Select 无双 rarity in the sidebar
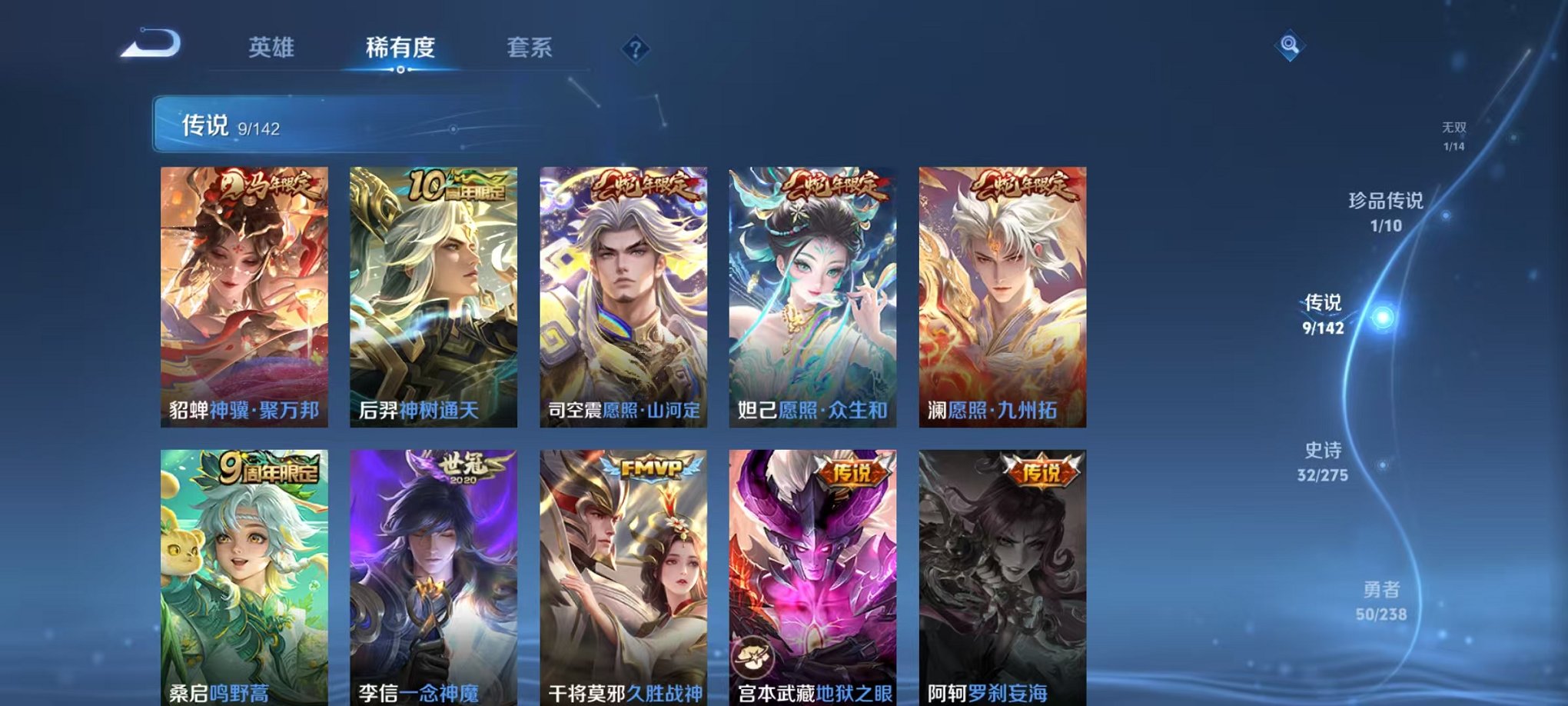The image size is (1568, 706). pos(1453,131)
